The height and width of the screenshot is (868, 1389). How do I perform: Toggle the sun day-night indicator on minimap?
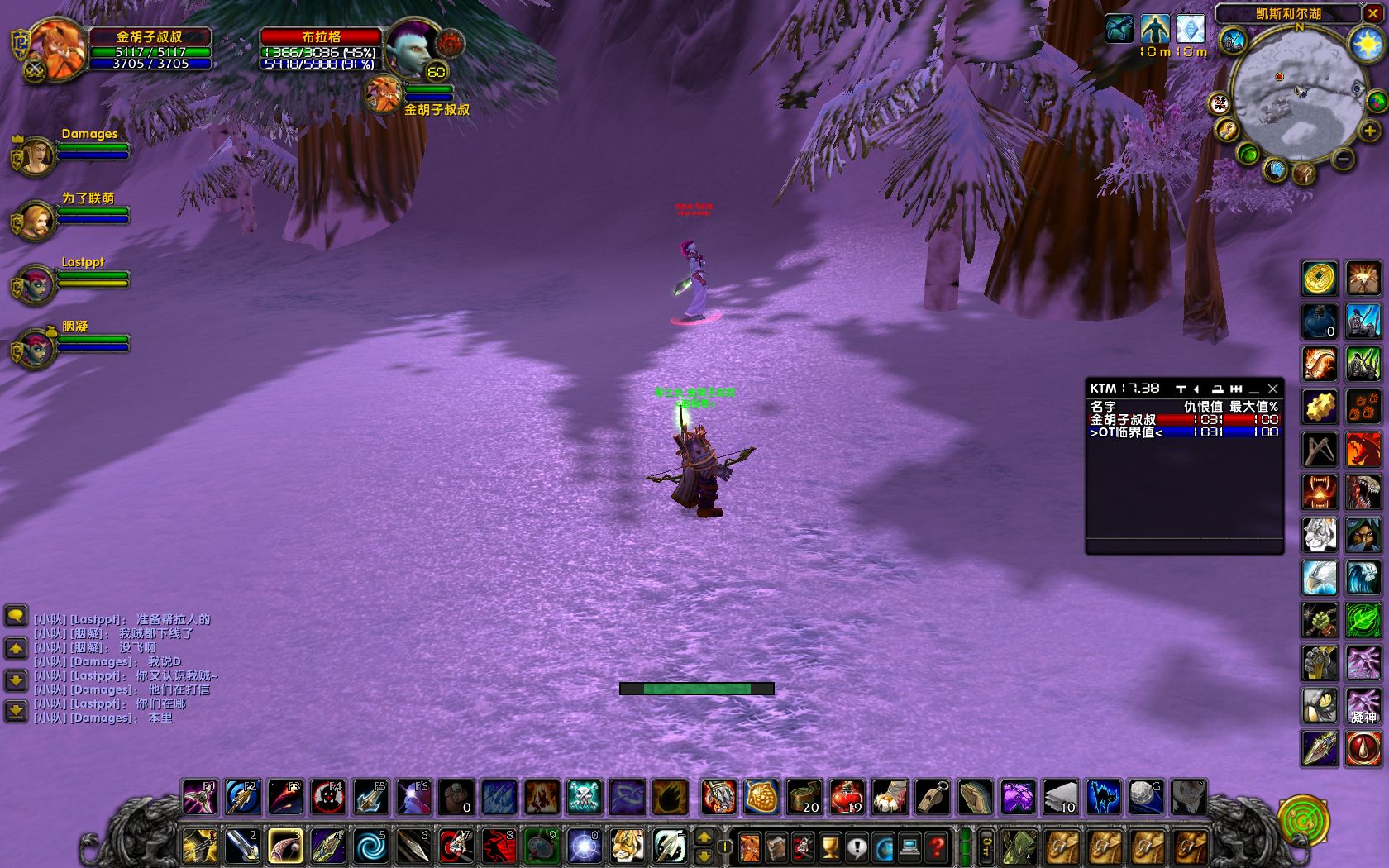(x=1366, y=44)
